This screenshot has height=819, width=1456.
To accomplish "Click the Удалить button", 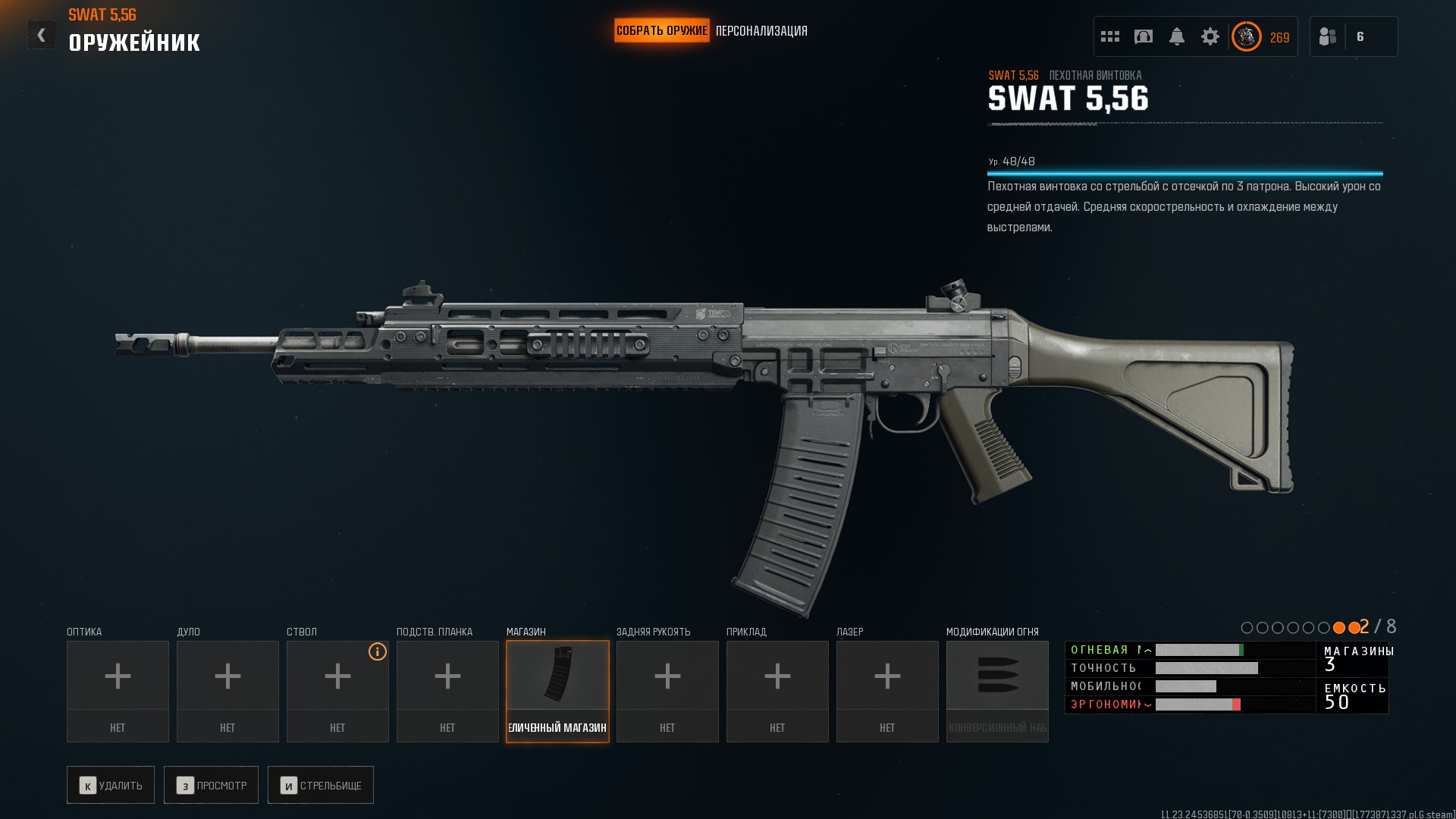I will (x=111, y=785).
